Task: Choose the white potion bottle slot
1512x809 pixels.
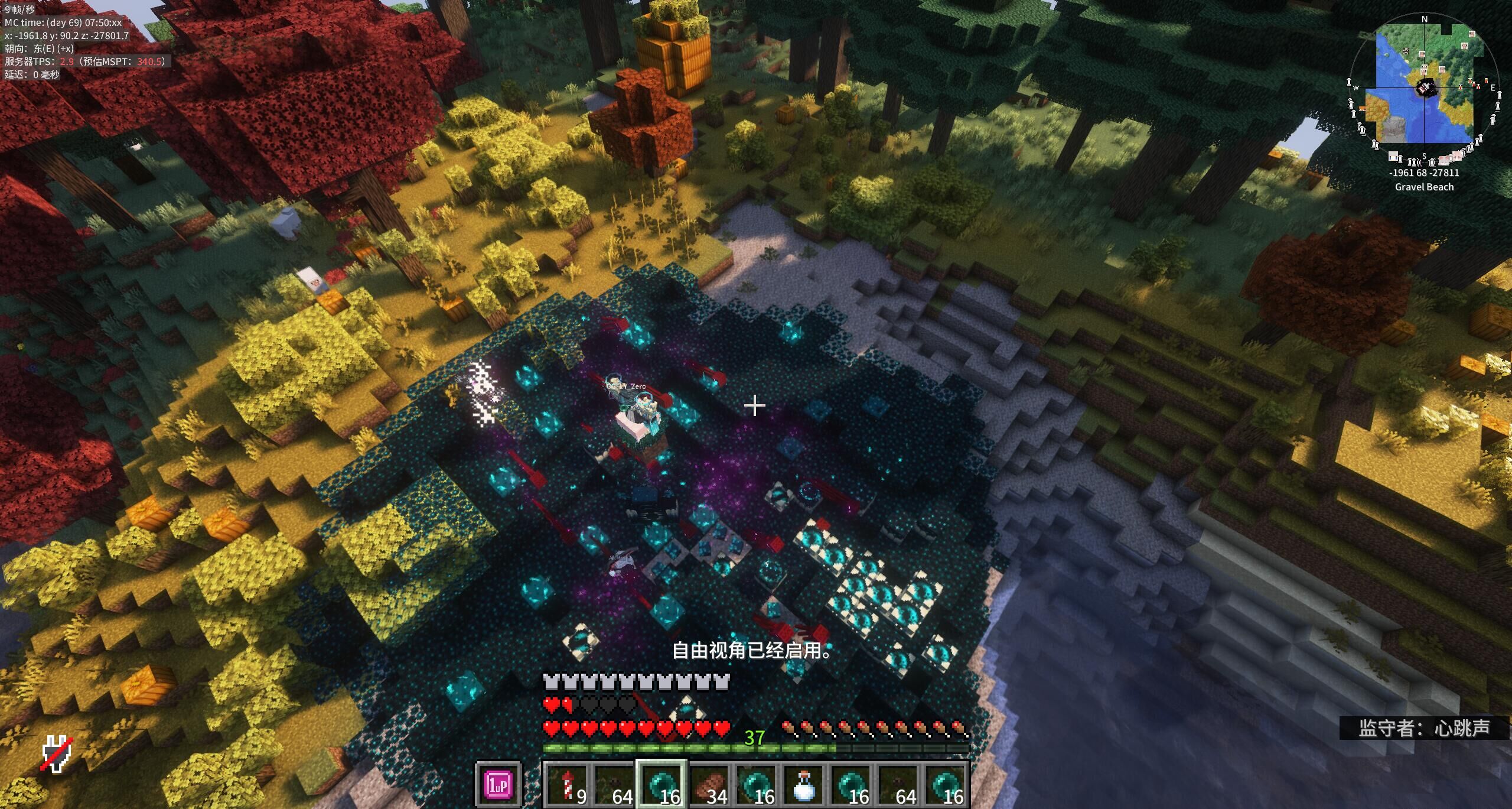Action: point(804,784)
